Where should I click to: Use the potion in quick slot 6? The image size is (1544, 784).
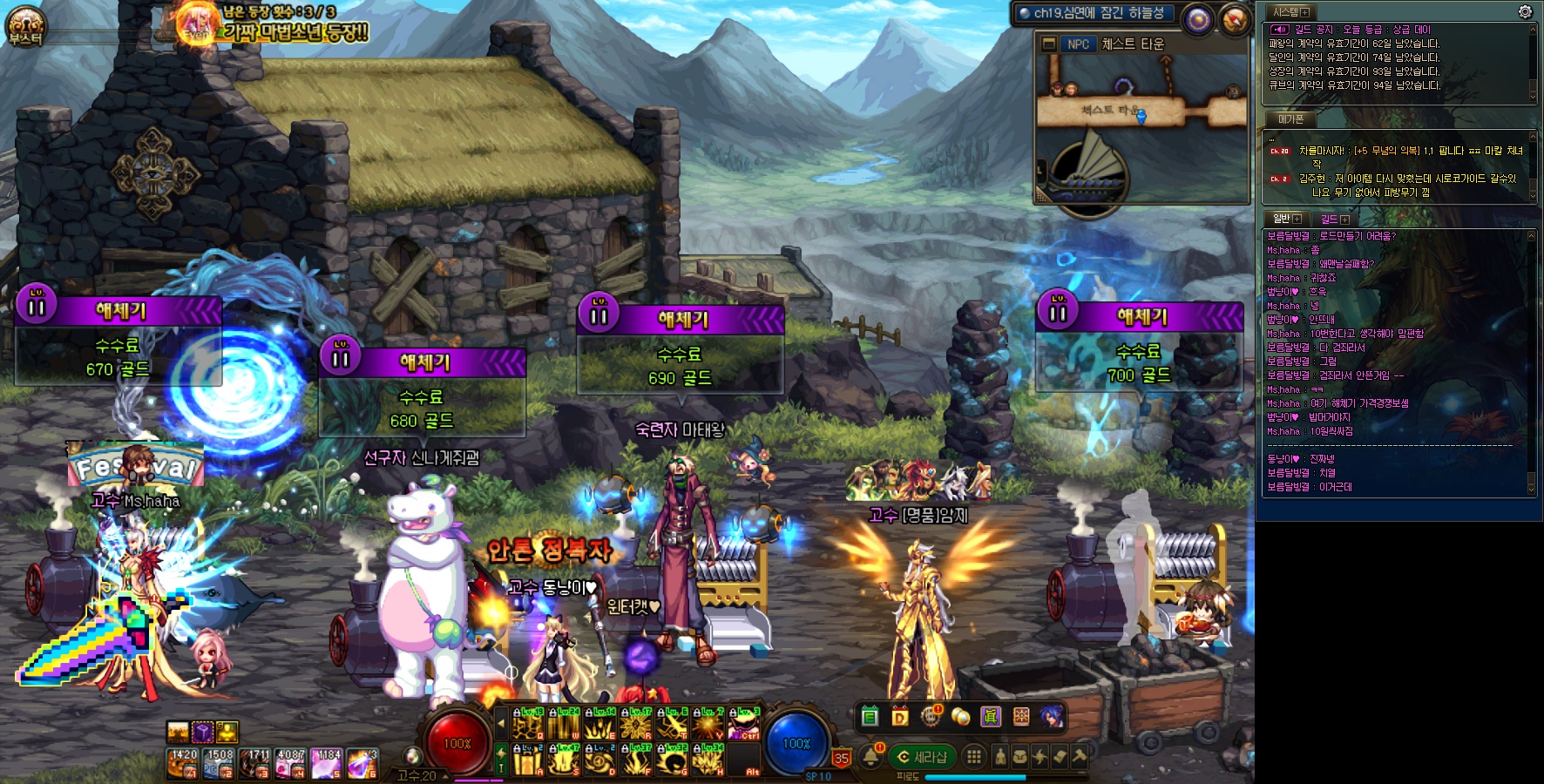pos(362,763)
